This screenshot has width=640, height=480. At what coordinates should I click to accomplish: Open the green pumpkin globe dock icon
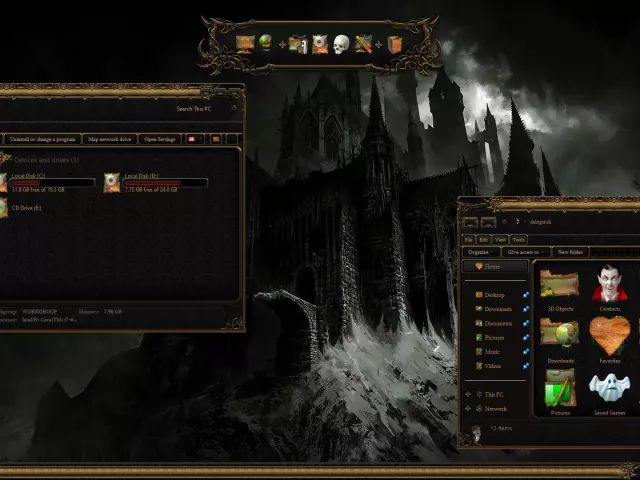tap(266, 43)
